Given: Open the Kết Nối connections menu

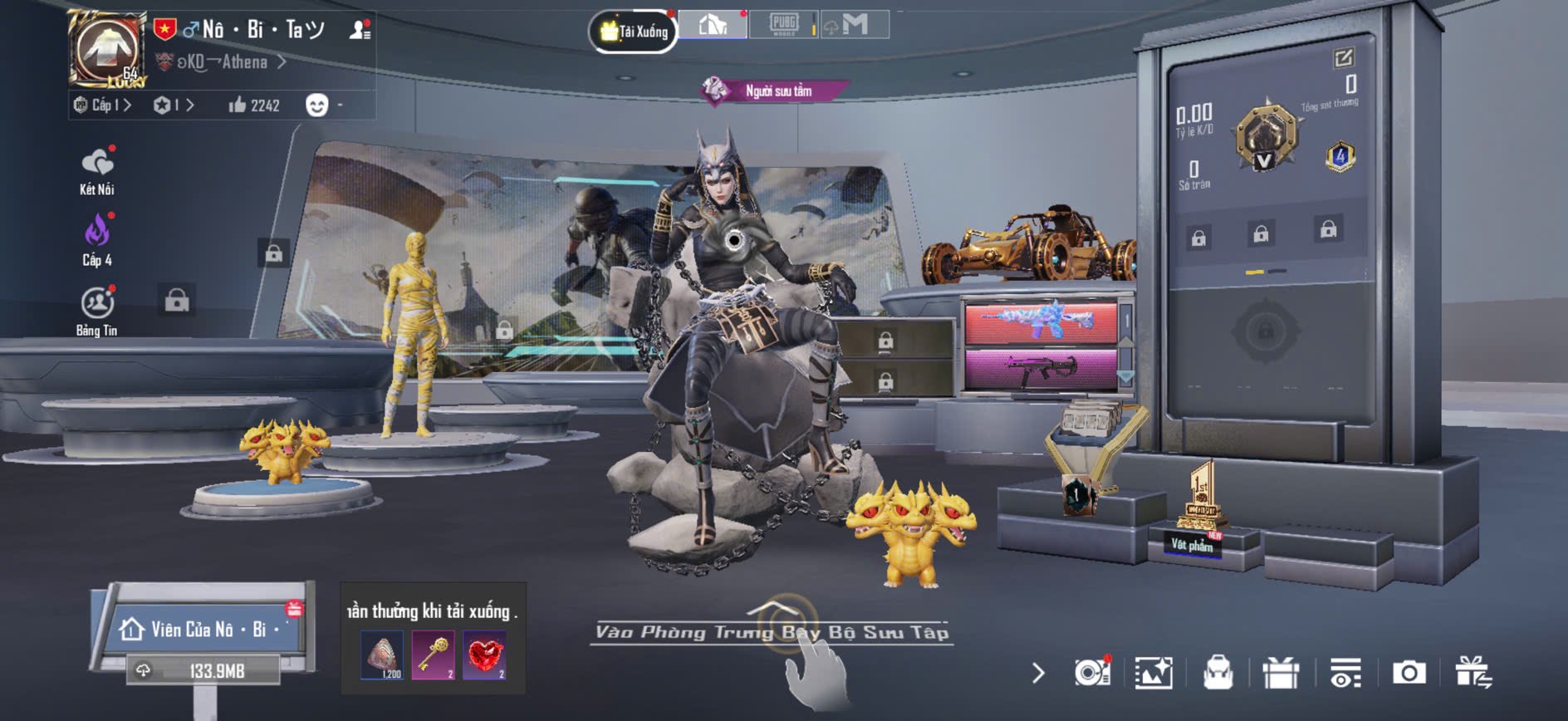Looking at the screenshot, I should point(97,171).
